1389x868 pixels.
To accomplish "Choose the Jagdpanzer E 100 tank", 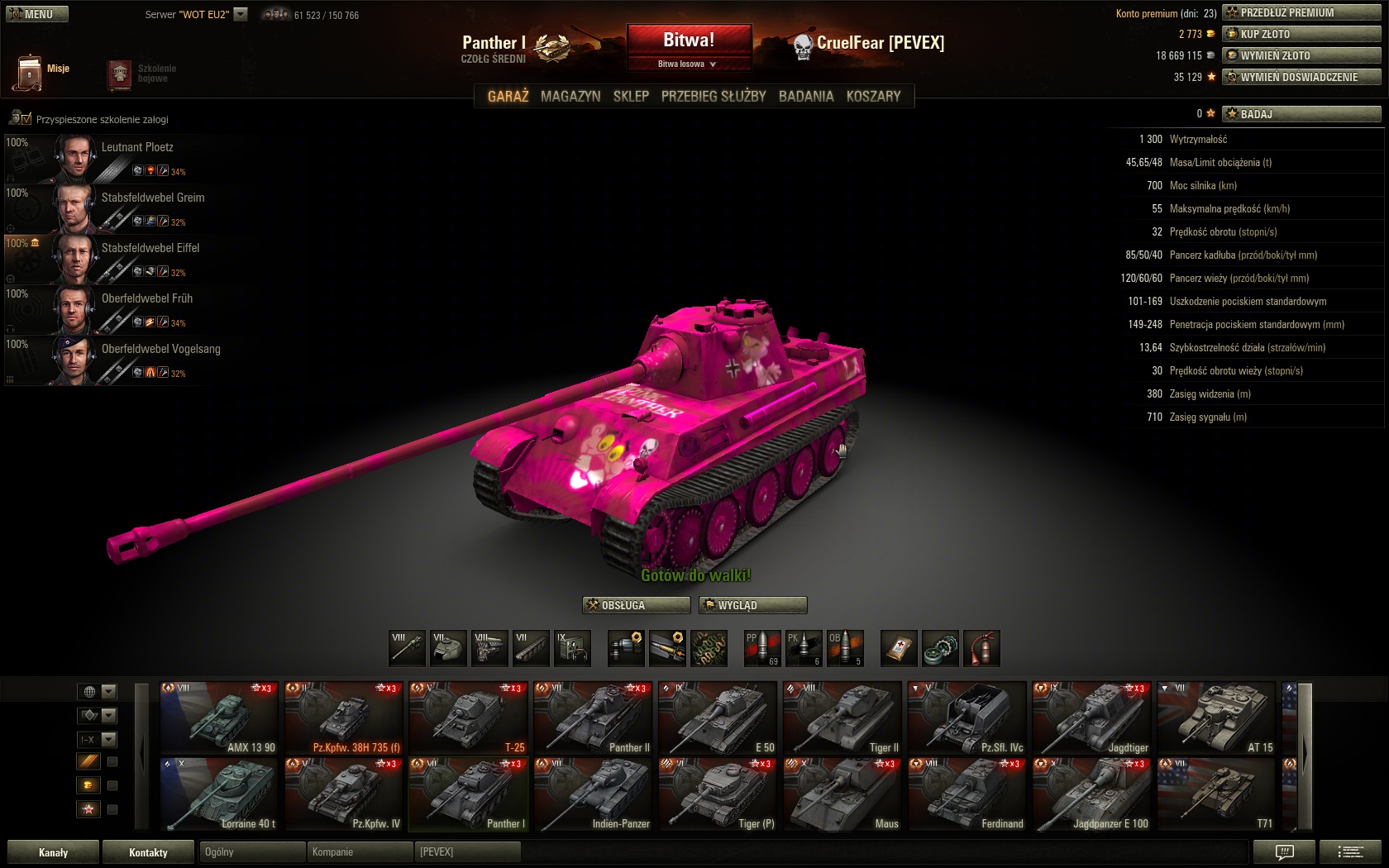I will pyautogui.click(x=1091, y=794).
